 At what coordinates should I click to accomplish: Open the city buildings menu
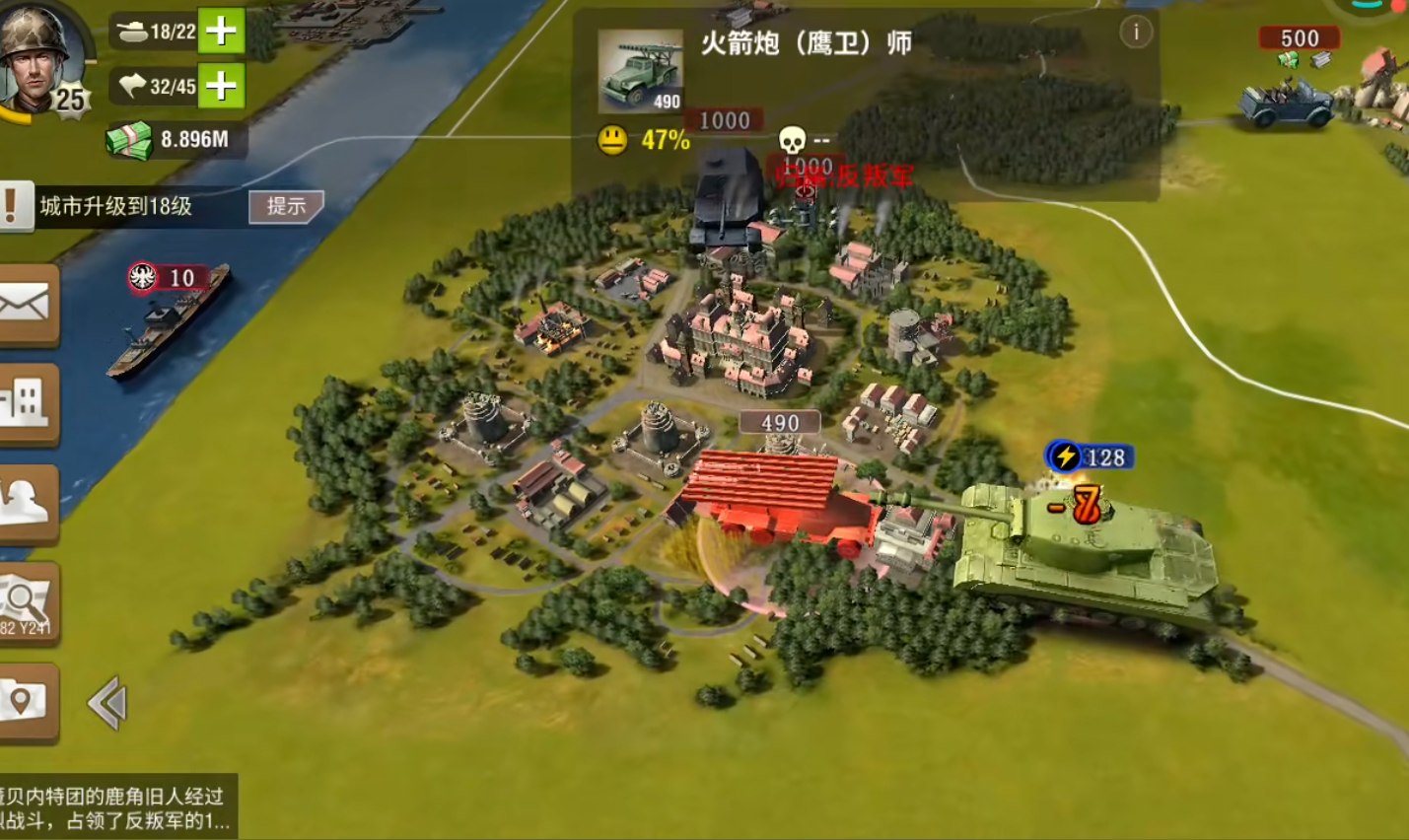pyautogui.click(x=27, y=403)
